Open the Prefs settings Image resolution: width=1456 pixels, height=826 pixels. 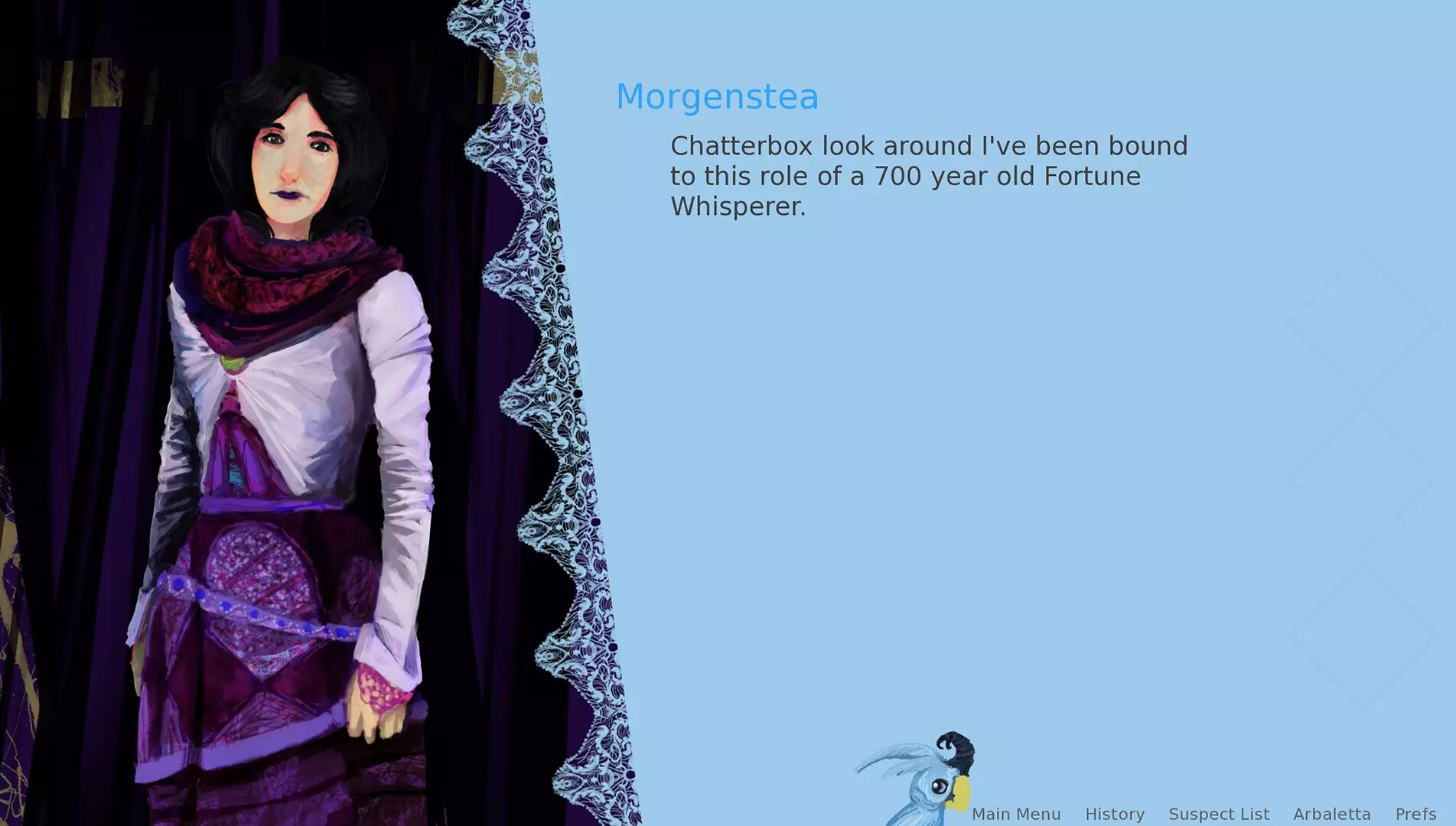click(1415, 814)
